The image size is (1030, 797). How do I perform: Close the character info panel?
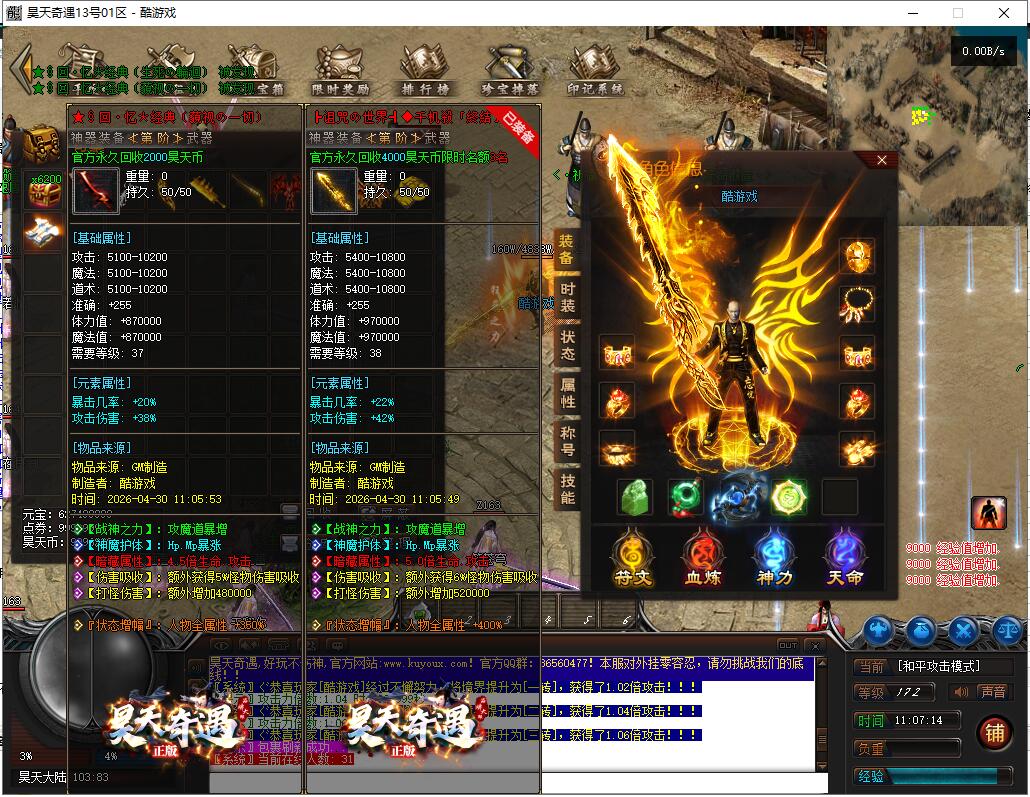pos(881,160)
